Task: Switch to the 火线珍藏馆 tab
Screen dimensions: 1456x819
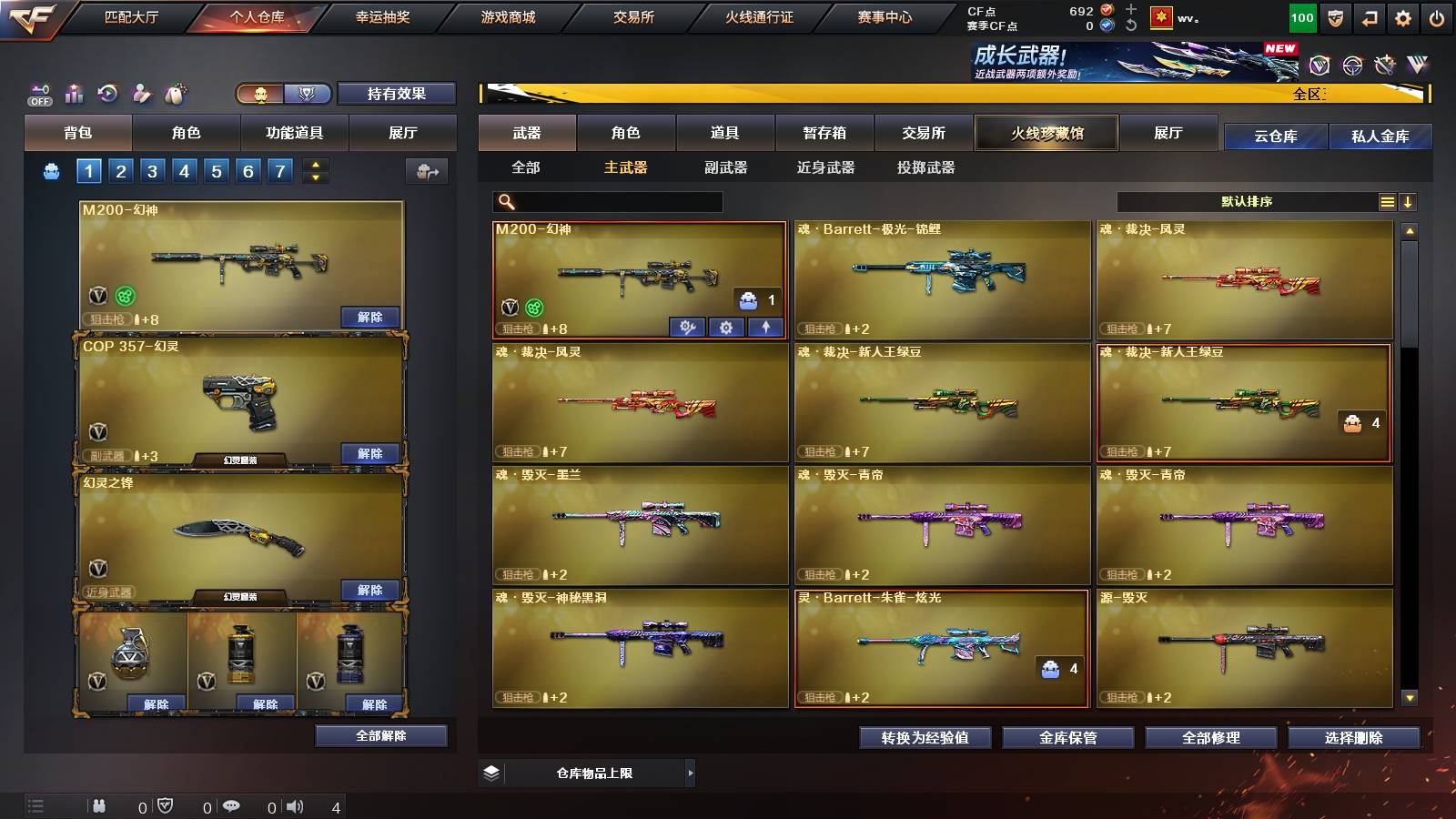Action: point(1046,133)
